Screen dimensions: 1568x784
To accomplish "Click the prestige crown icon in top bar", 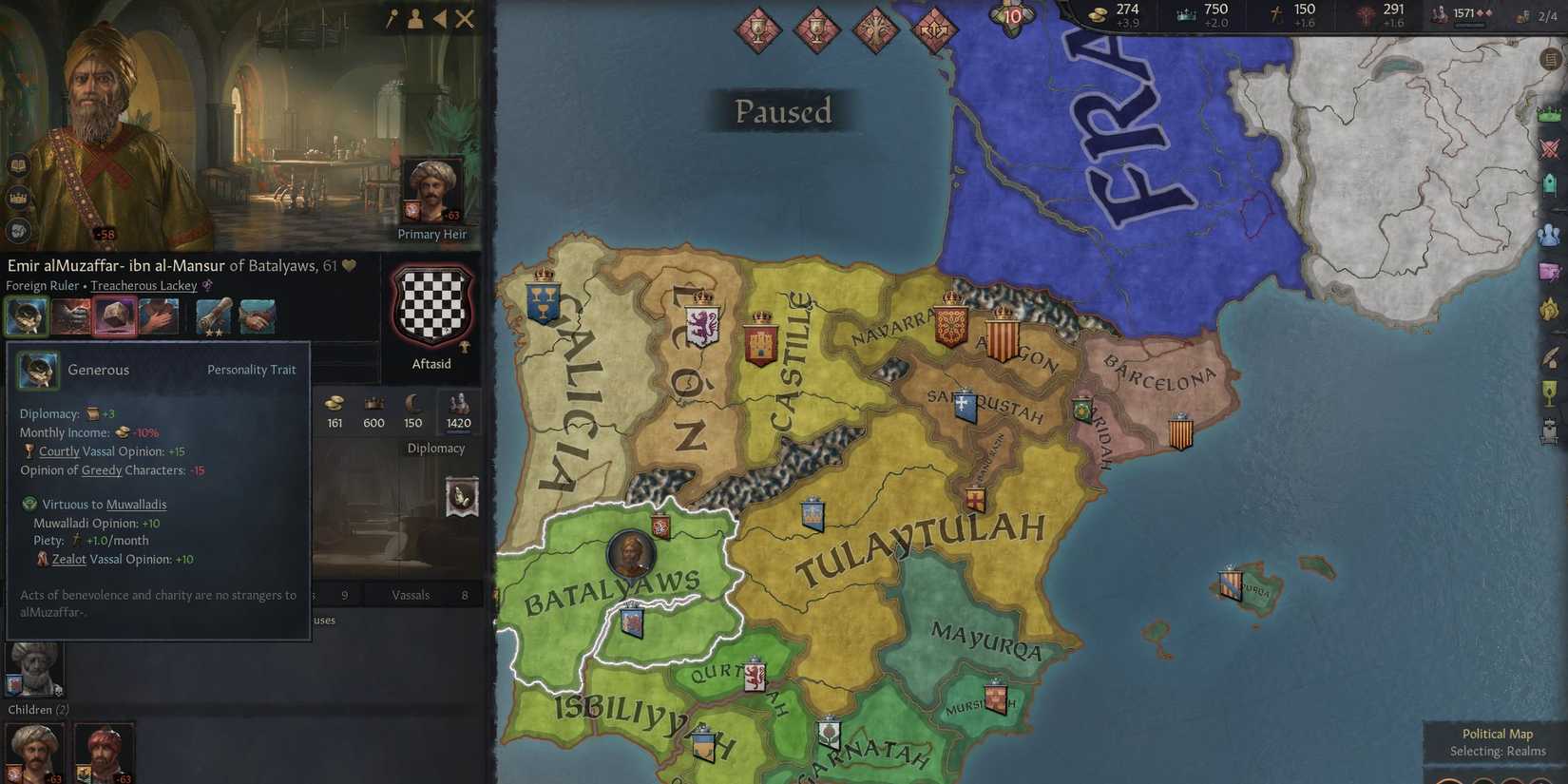I will click(x=1184, y=13).
